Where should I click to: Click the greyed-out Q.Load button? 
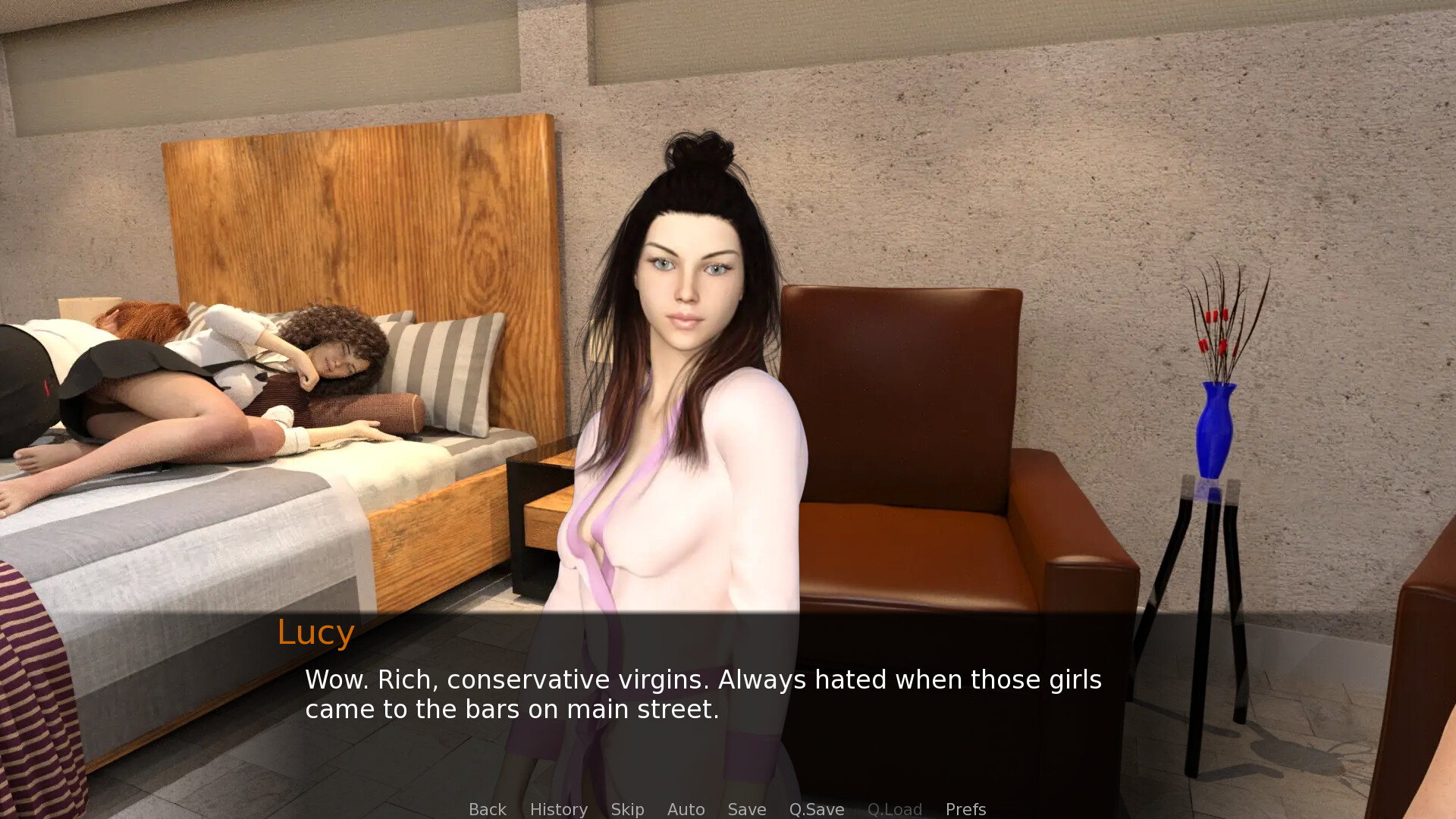[894, 809]
